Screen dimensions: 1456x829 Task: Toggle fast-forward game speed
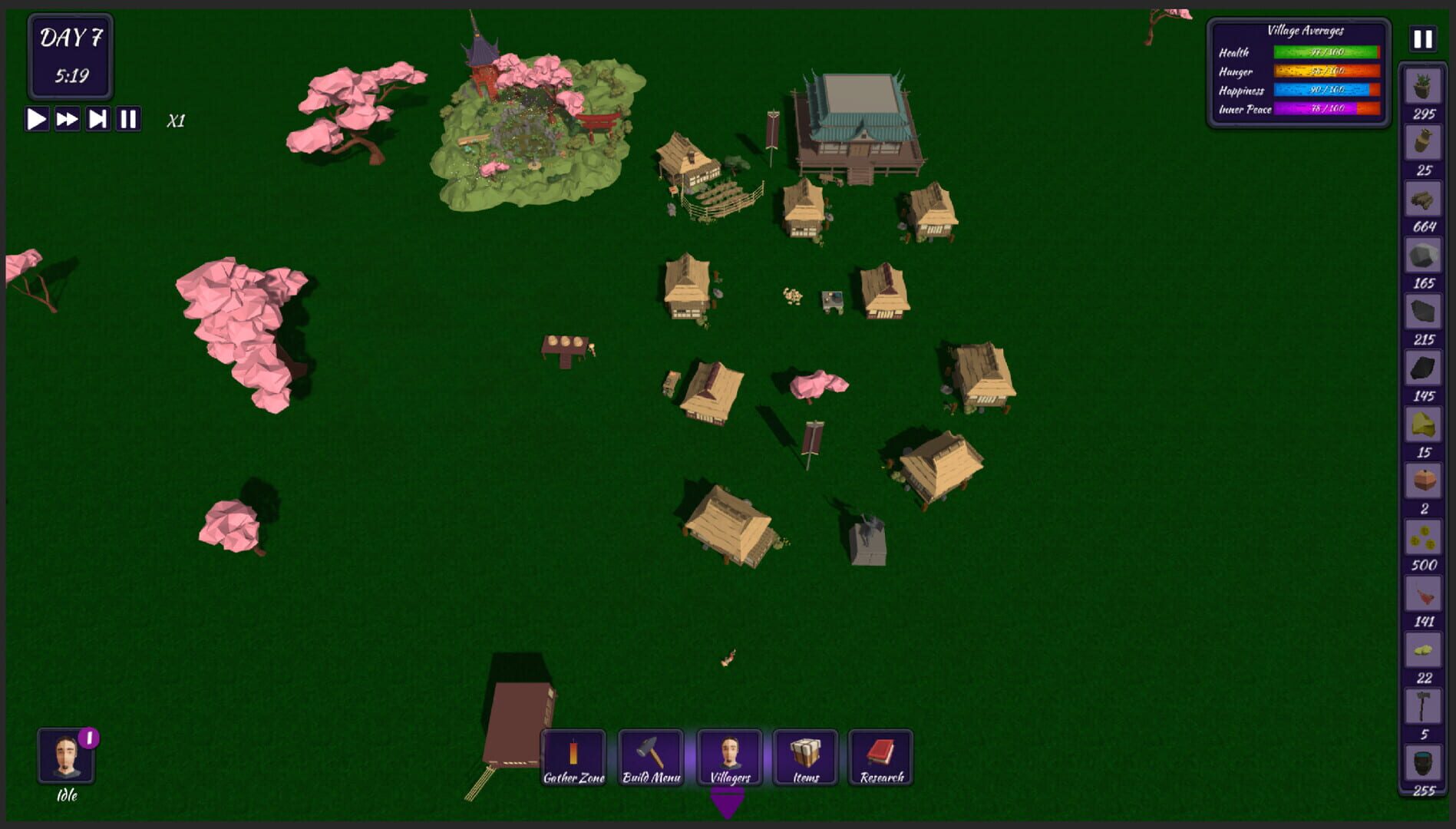point(66,119)
